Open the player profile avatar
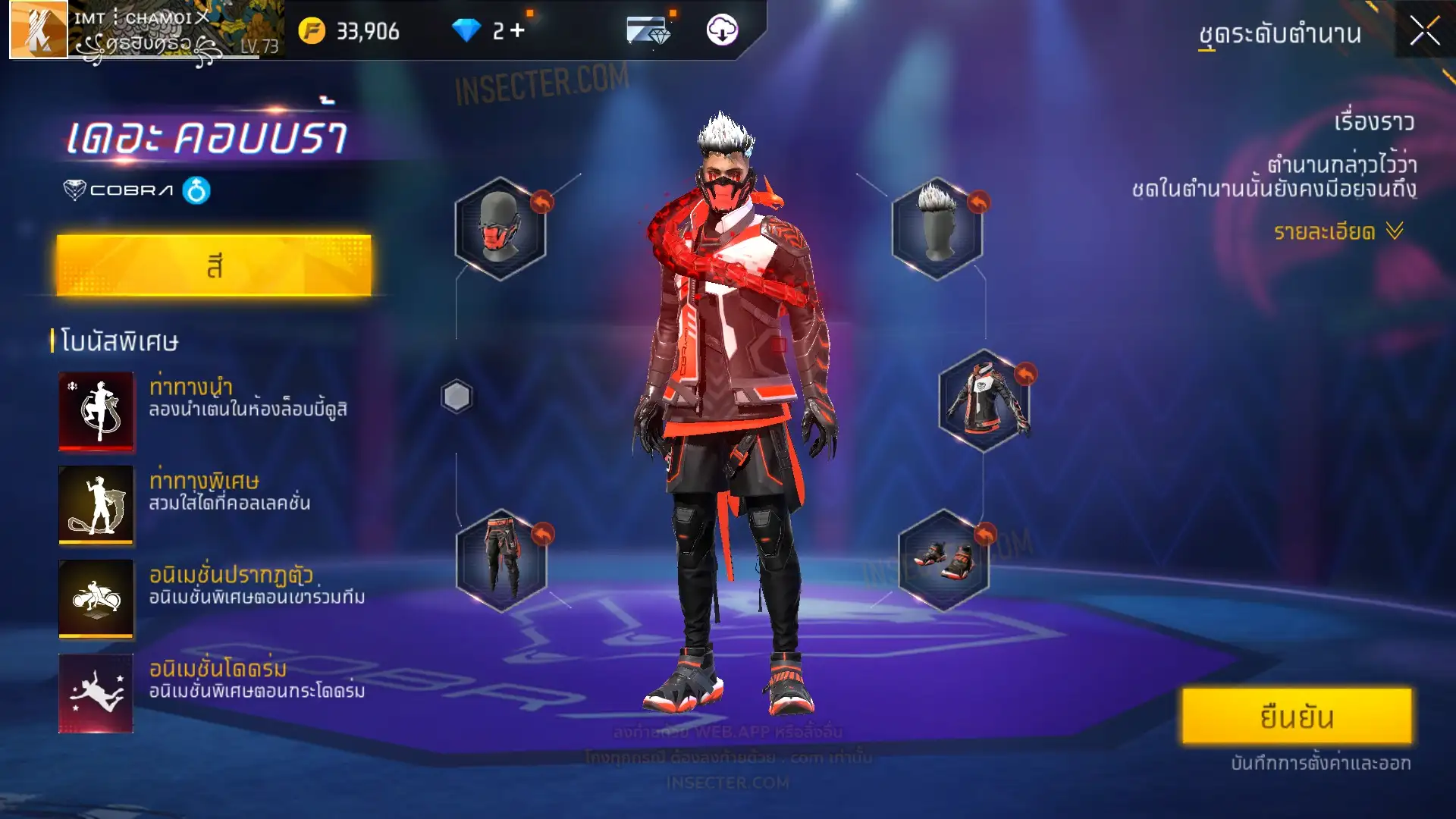Viewport: 1456px width, 819px height. (38, 30)
